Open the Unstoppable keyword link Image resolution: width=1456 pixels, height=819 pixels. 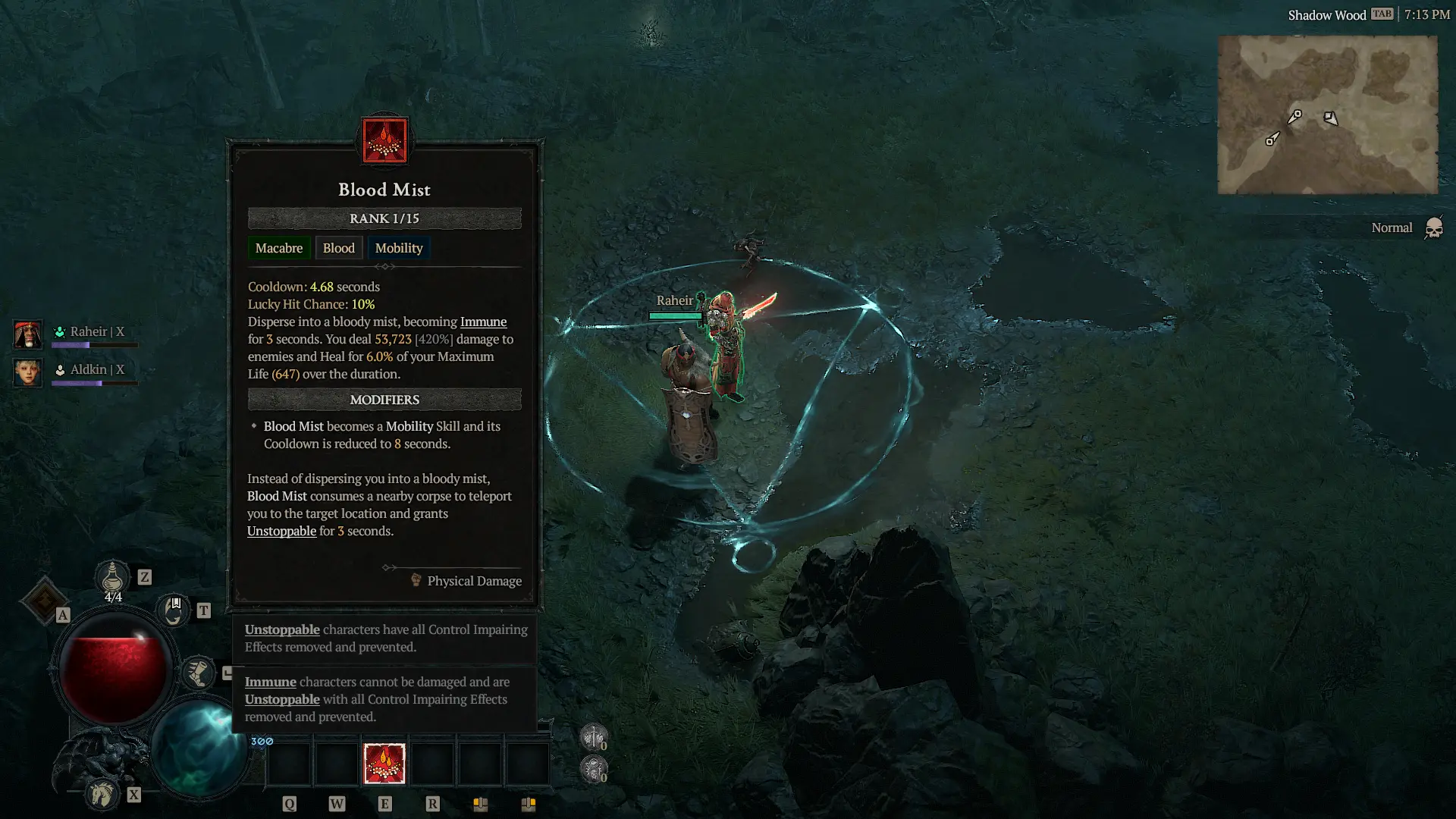pos(281,531)
